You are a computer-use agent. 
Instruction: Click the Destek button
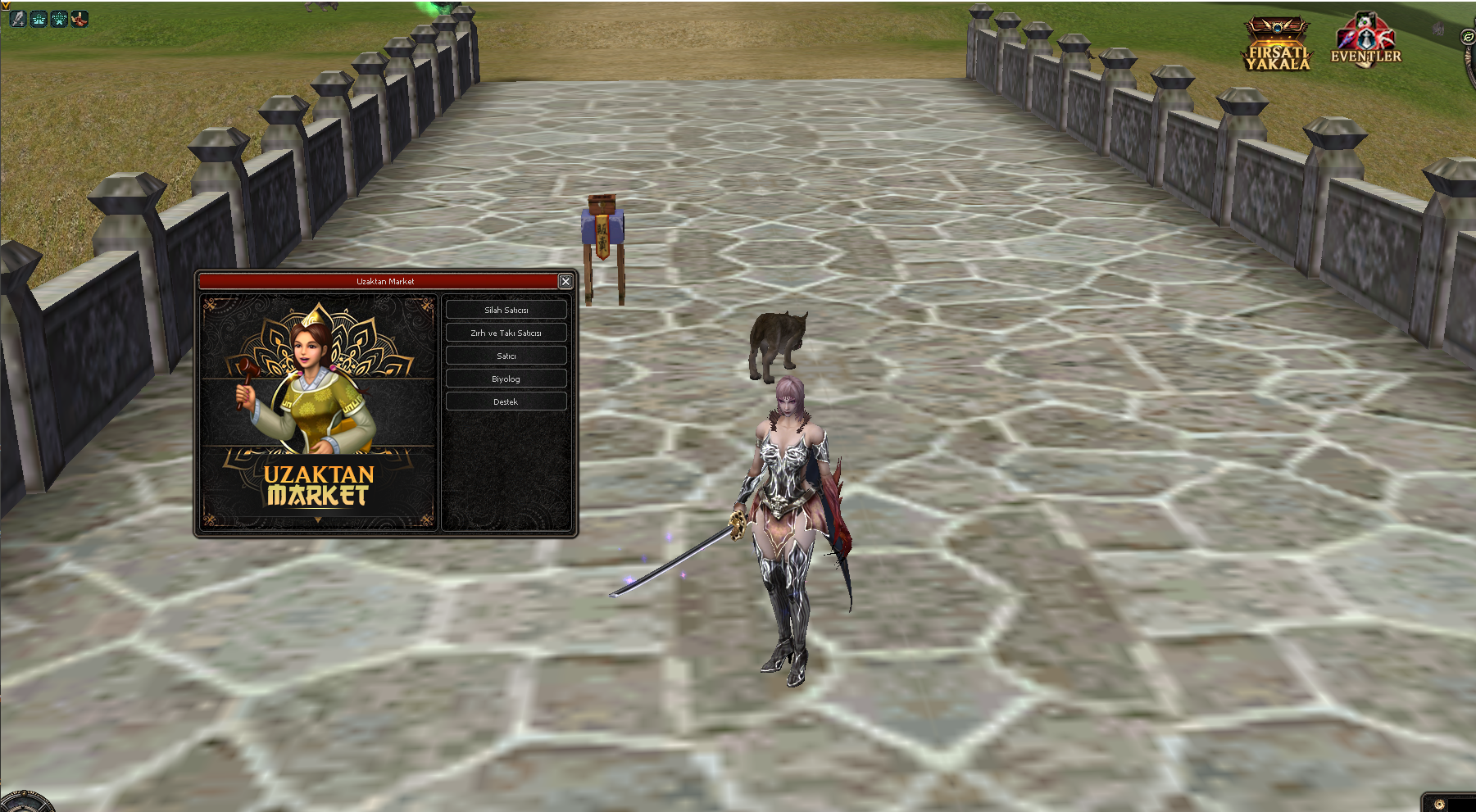(506, 401)
